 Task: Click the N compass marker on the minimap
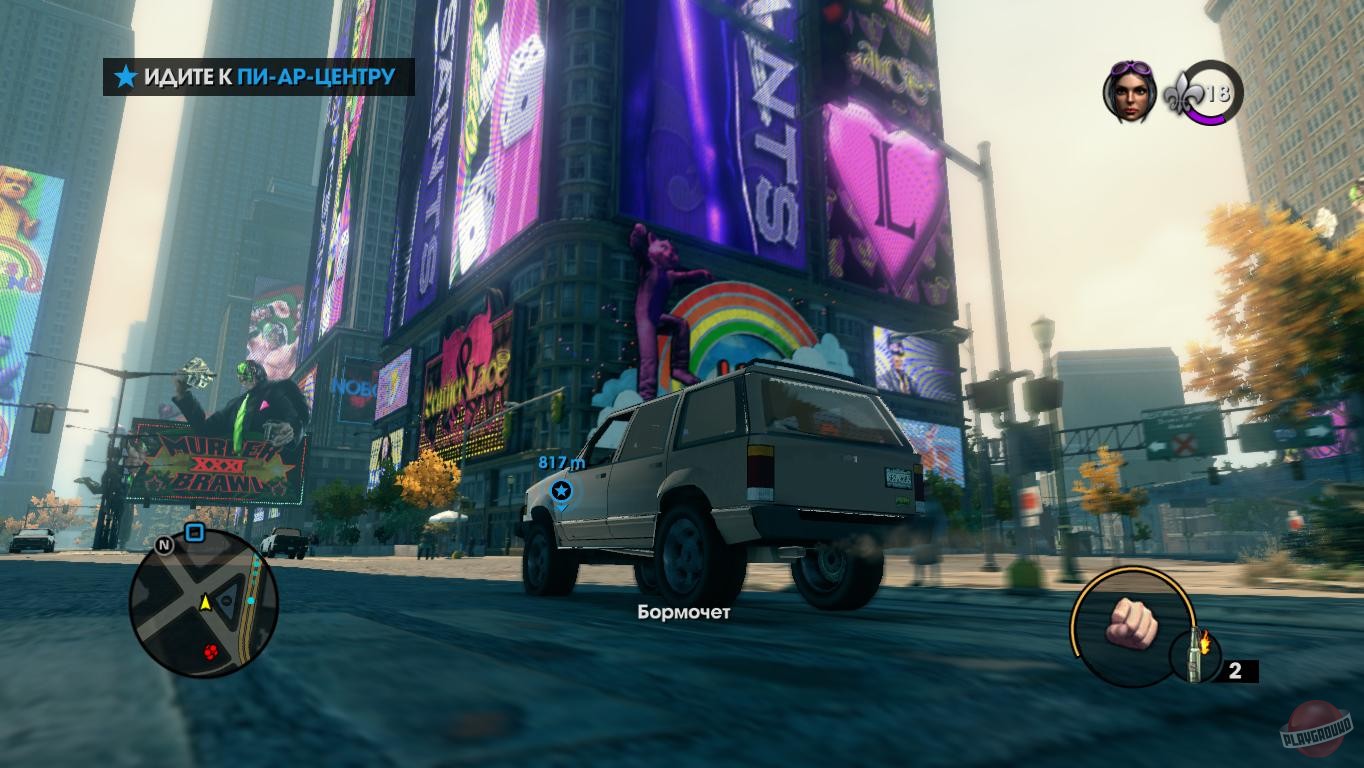pyautogui.click(x=163, y=546)
